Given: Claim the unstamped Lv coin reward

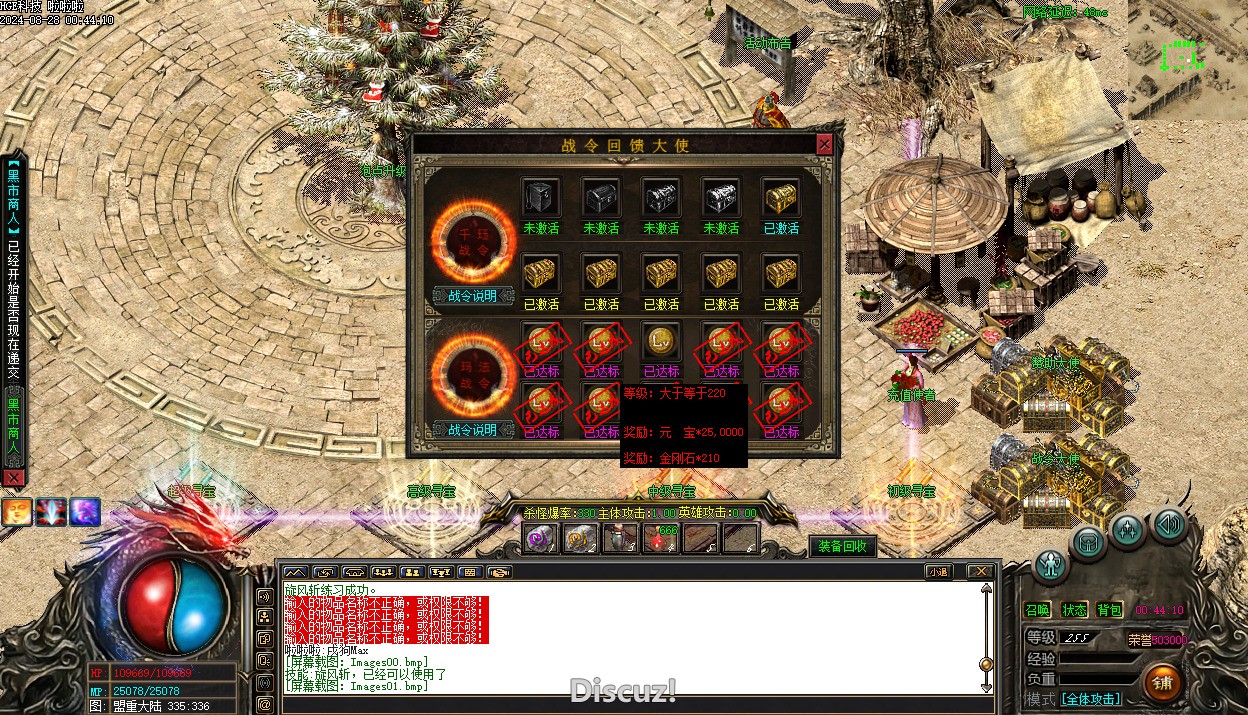Looking at the screenshot, I should 660,341.
